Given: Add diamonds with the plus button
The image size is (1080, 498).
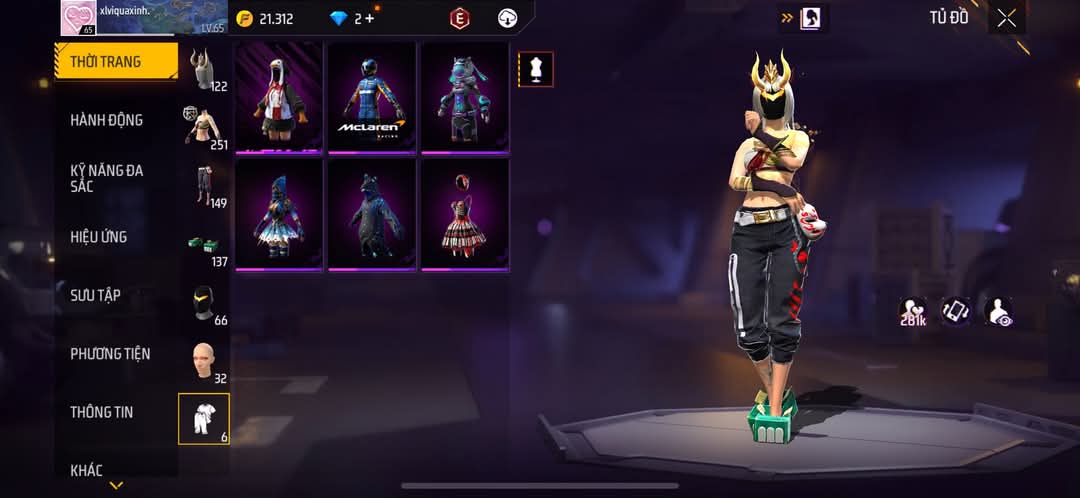Looking at the screenshot, I should [x=370, y=18].
